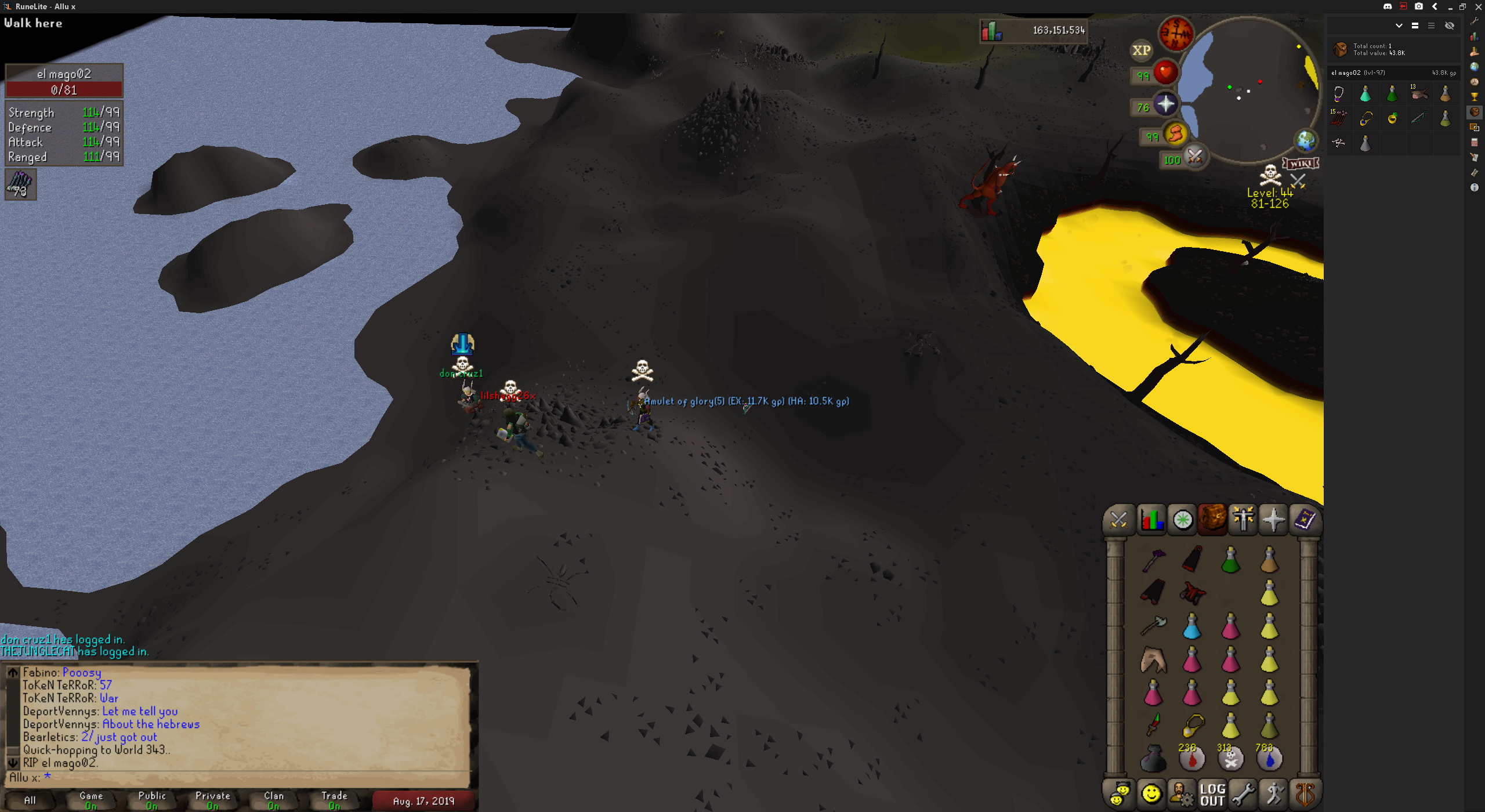This screenshot has width=1485, height=812.
Task: Toggle the XP drops button
Action: (1141, 50)
